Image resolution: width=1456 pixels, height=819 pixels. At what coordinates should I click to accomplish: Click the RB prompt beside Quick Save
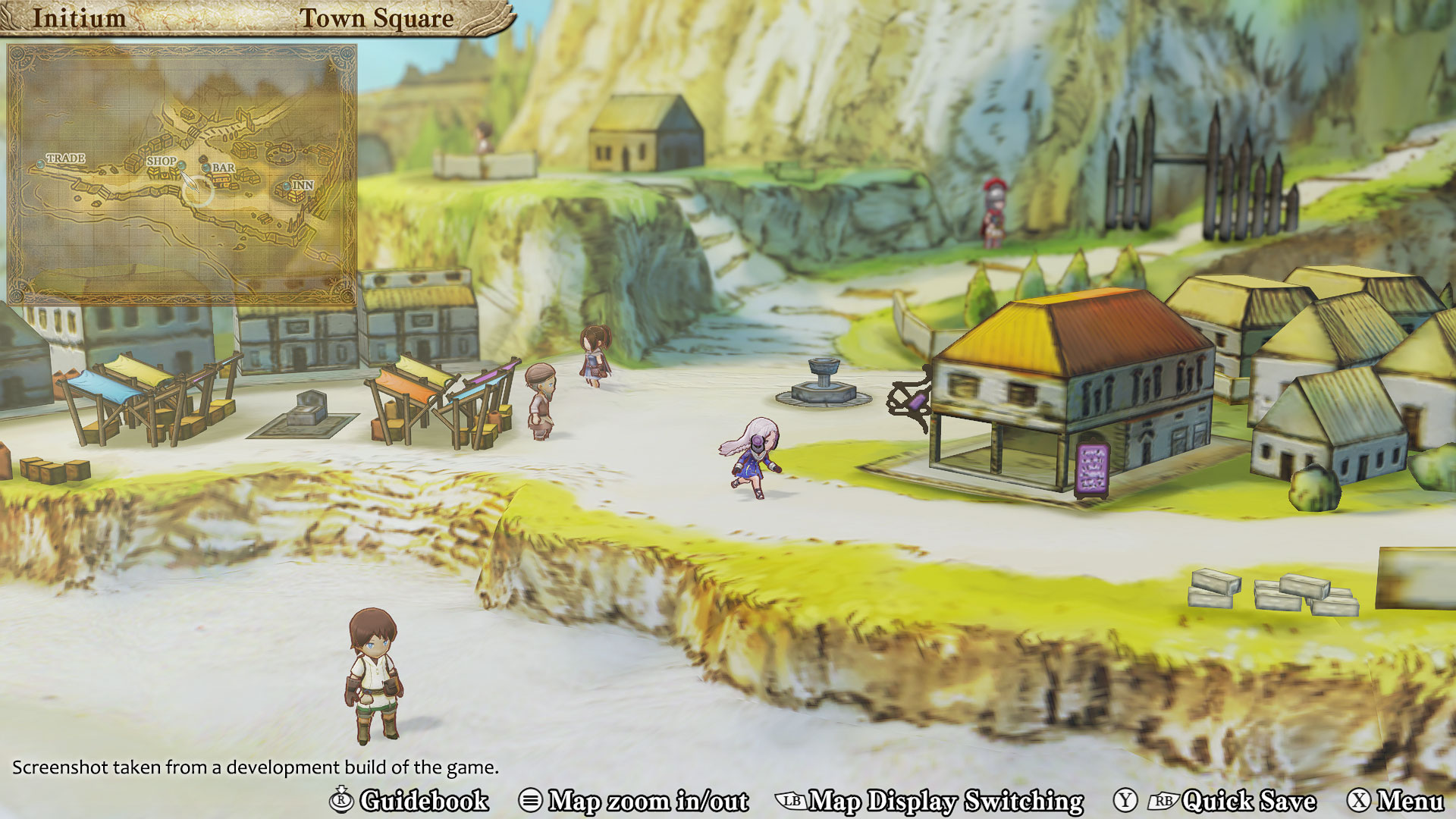tap(1166, 800)
